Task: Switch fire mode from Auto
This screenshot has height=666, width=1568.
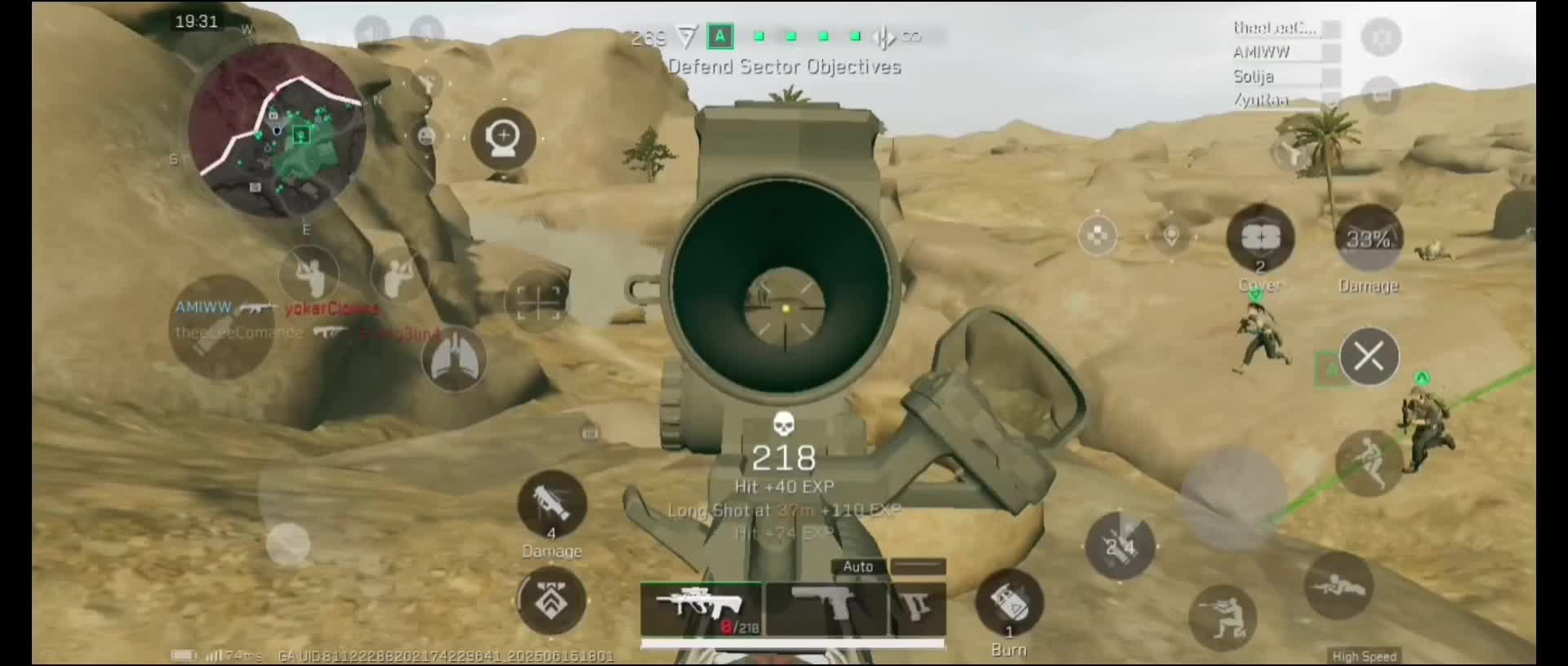Action: click(857, 566)
